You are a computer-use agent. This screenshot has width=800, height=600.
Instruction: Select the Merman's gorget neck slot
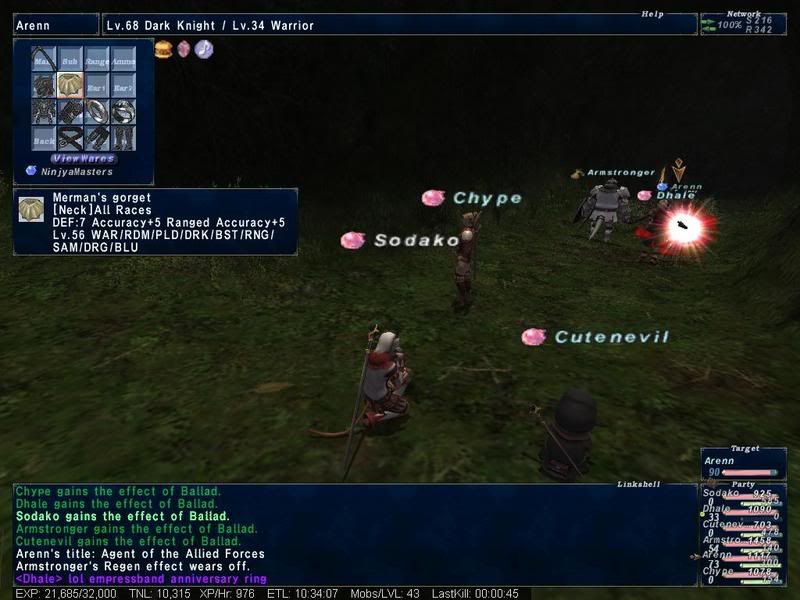click(x=70, y=86)
